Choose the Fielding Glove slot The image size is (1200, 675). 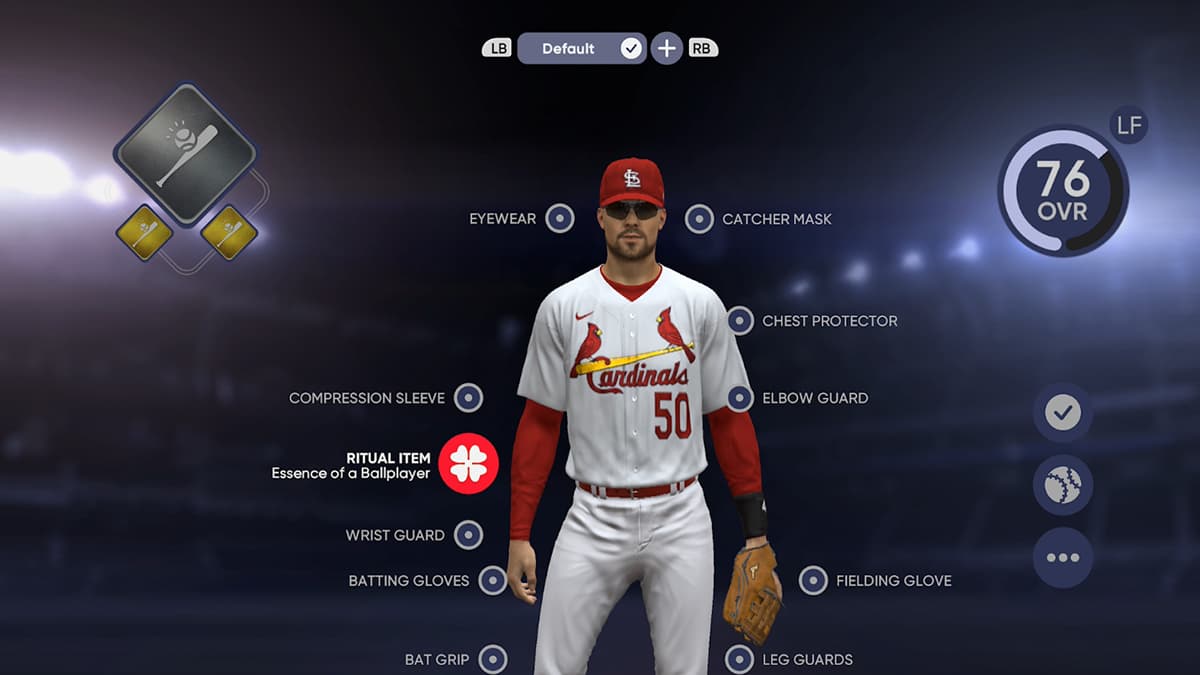coord(813,580)
